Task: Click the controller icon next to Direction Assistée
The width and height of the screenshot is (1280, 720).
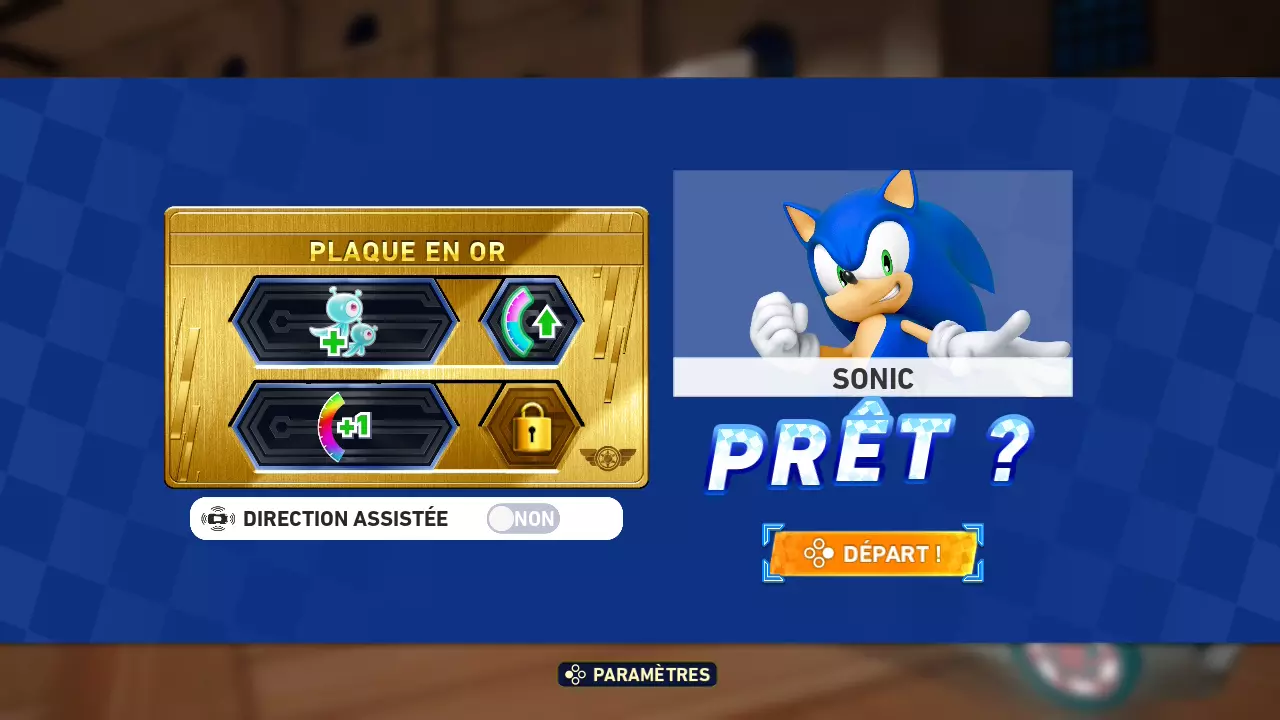Action: pos(217,518)
